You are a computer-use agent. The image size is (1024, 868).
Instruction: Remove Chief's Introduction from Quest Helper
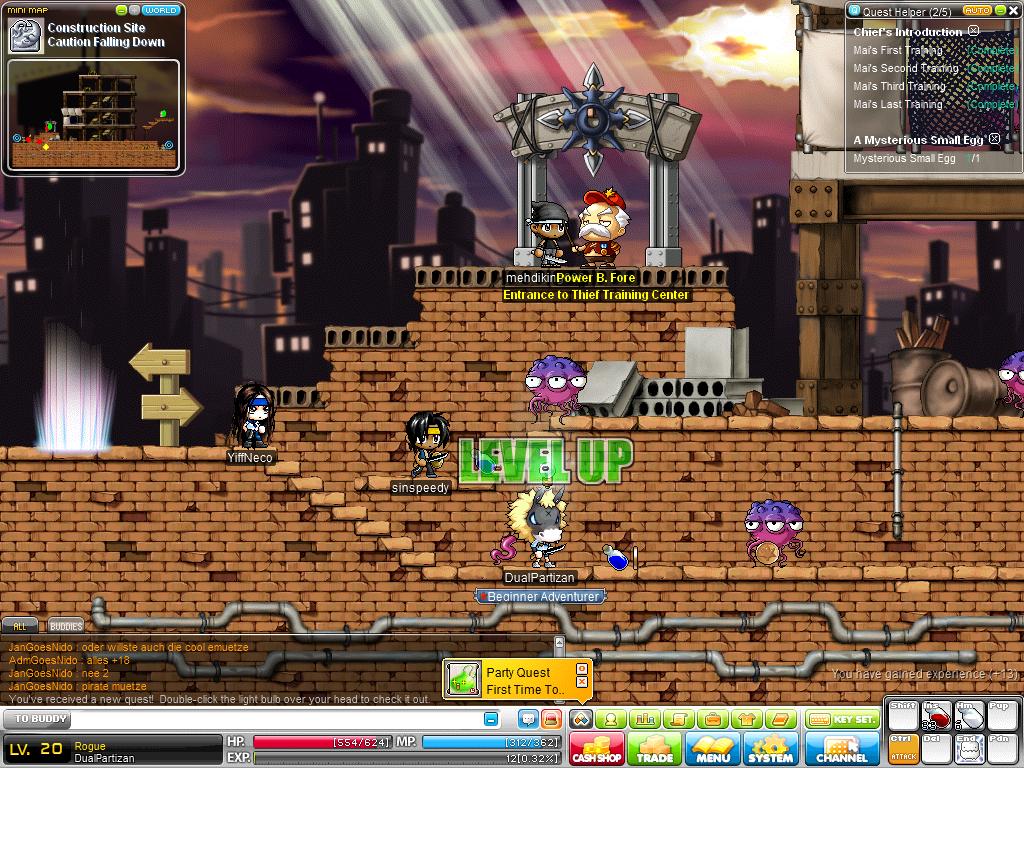coord(973,32)
